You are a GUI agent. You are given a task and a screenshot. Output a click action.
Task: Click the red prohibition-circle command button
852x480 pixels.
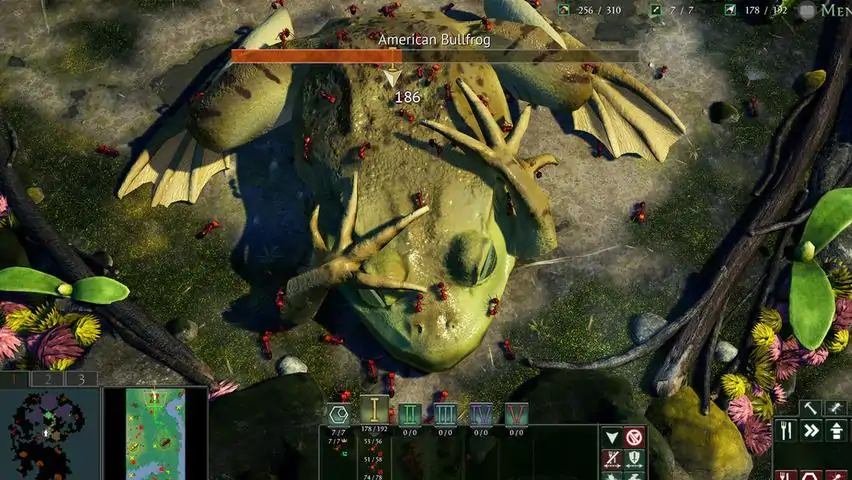click(634, 437)
